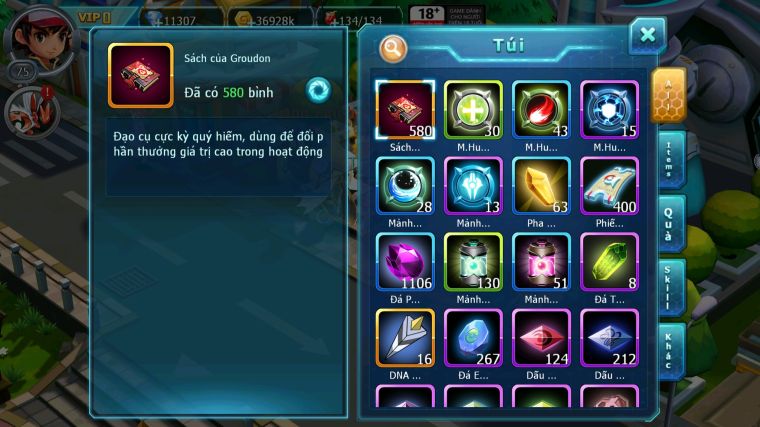Switch to the Items tab

(x=670, y=158)
